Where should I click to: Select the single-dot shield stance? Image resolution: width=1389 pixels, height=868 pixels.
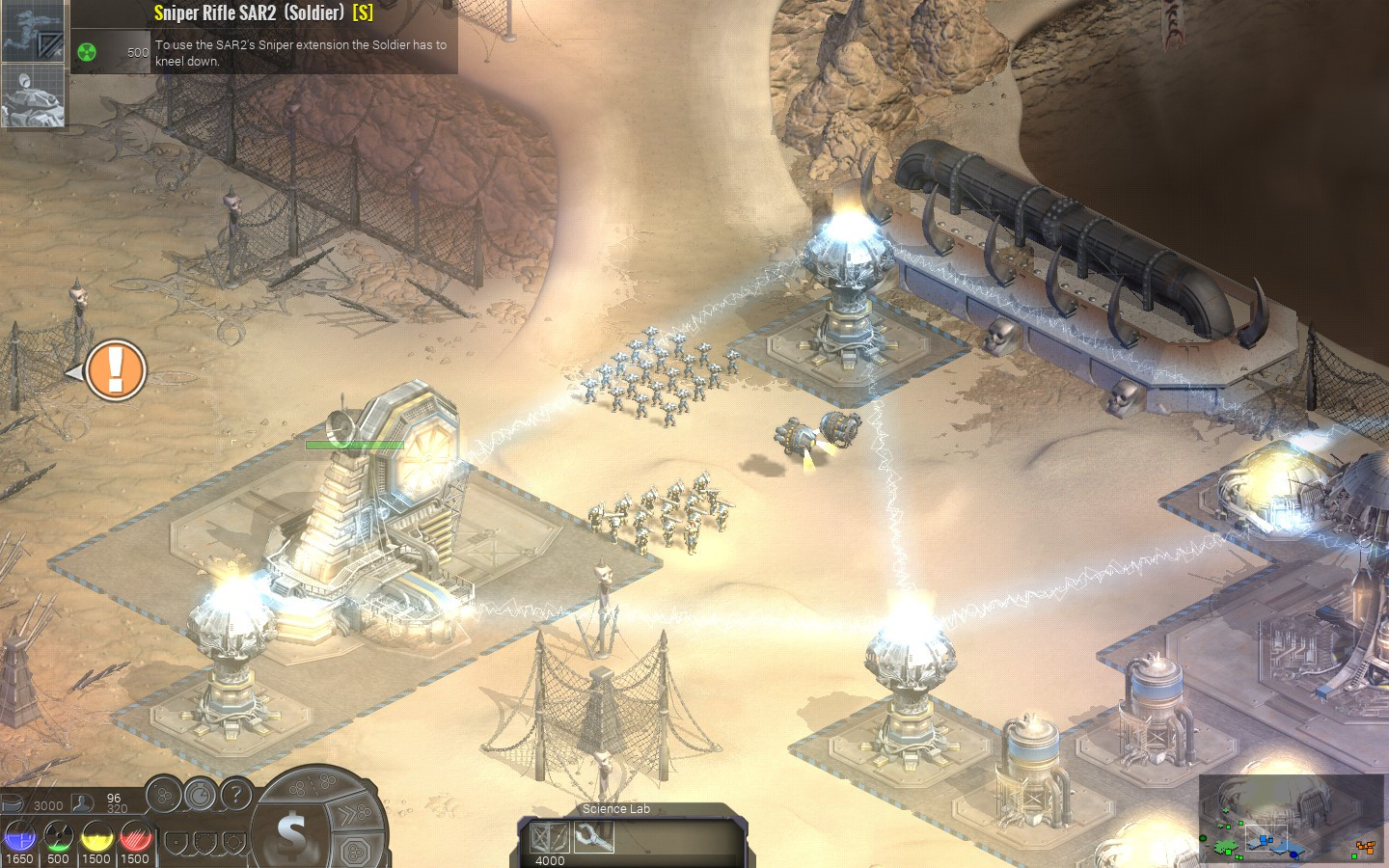tap(176, 844)
